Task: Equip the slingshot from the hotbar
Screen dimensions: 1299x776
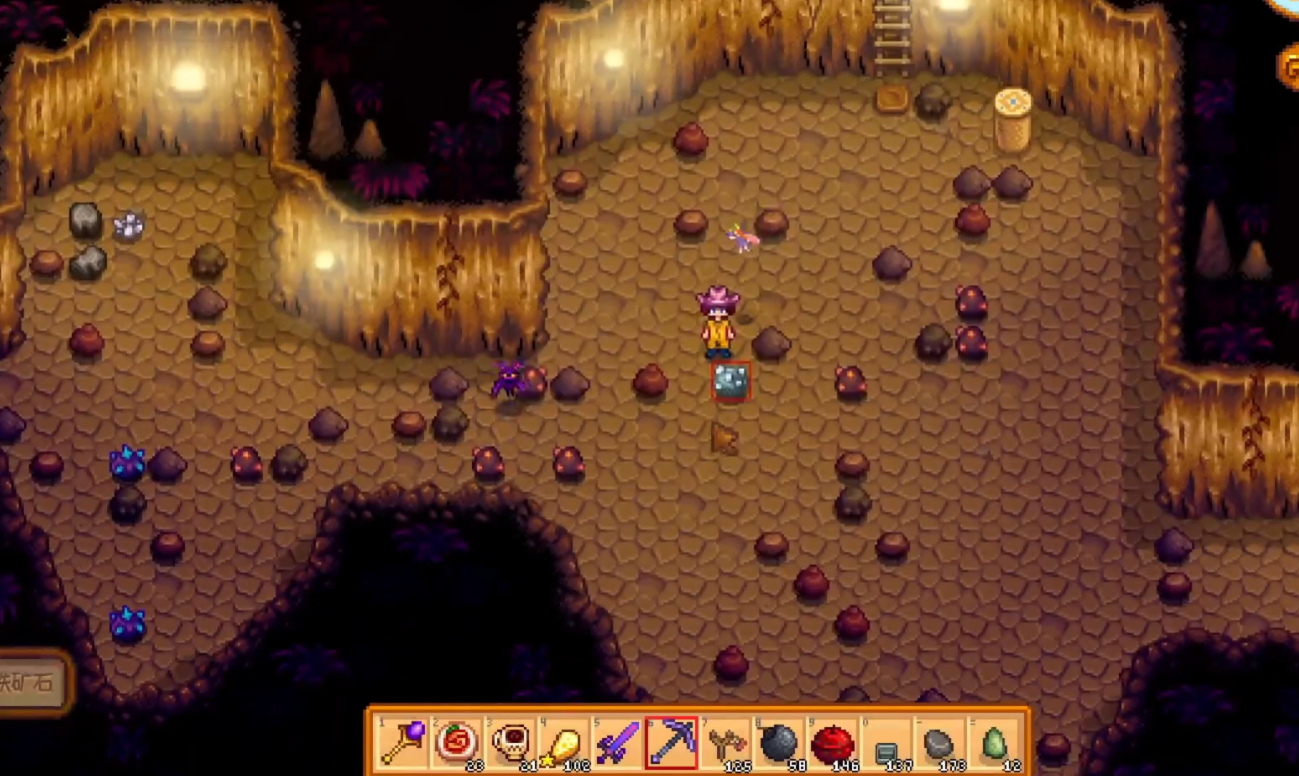Action: point(725,744)
